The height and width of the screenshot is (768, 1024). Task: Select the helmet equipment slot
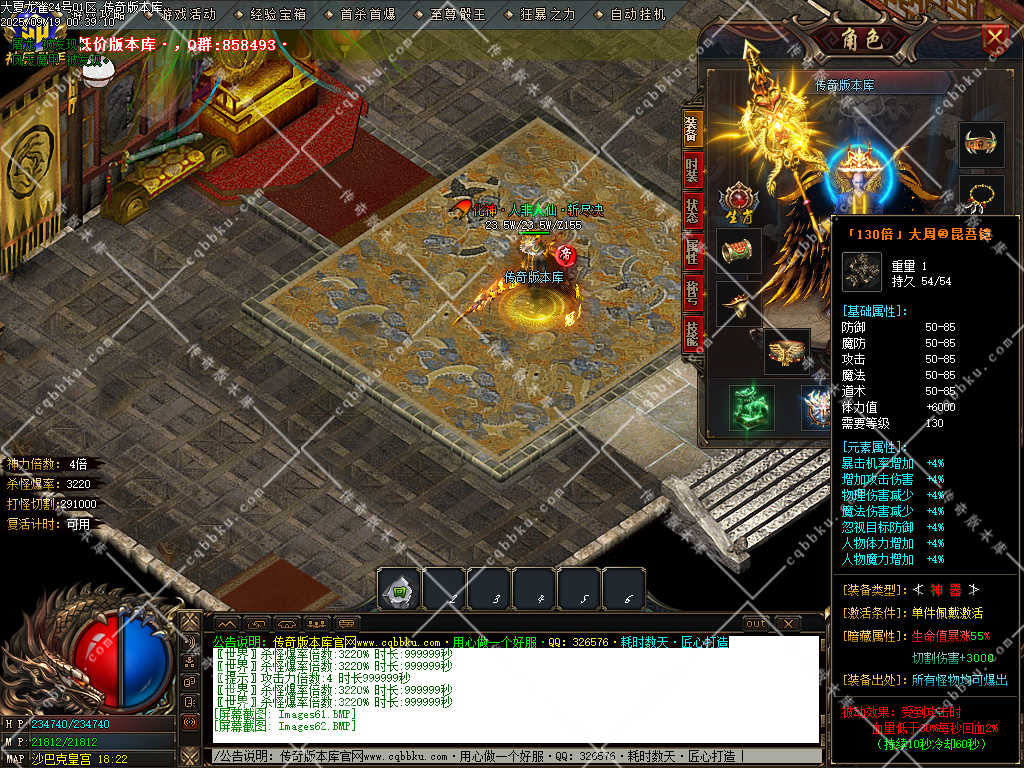tap(981, 145)
